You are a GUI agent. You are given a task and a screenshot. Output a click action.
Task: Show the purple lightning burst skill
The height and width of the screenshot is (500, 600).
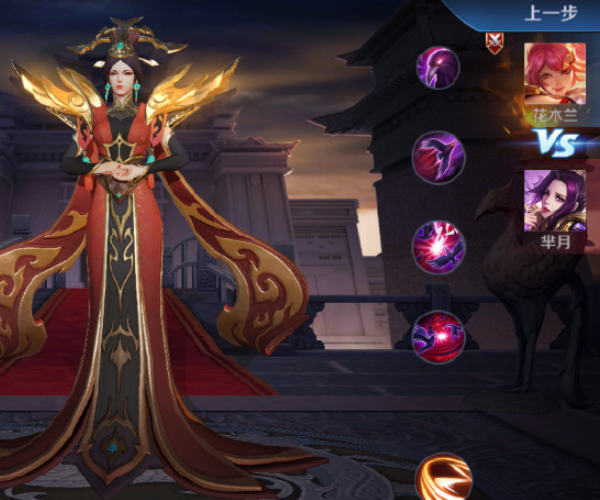tap(439, 246)
